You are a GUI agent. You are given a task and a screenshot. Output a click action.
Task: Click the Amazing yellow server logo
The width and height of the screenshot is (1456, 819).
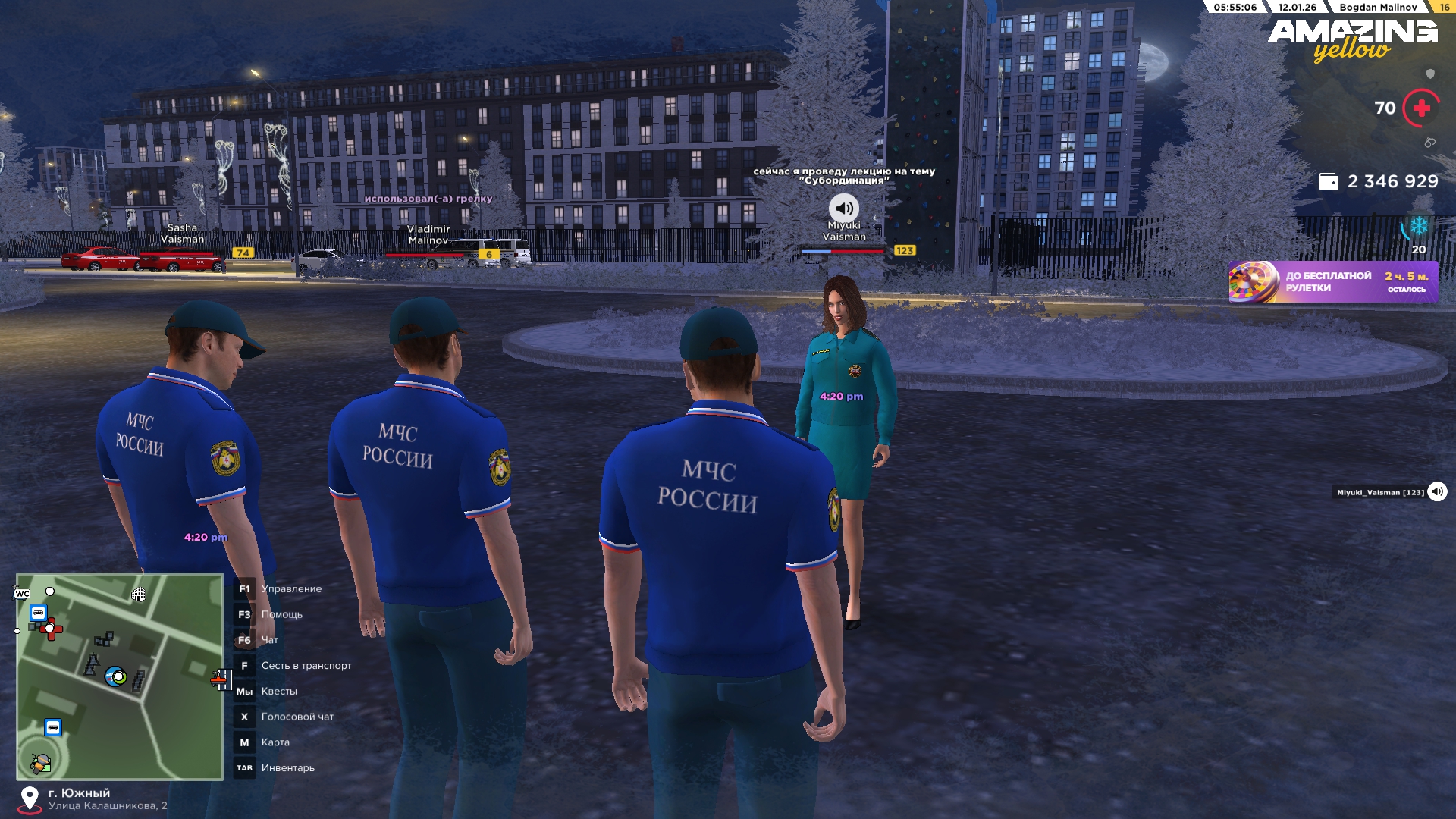tap(1352, 39)
